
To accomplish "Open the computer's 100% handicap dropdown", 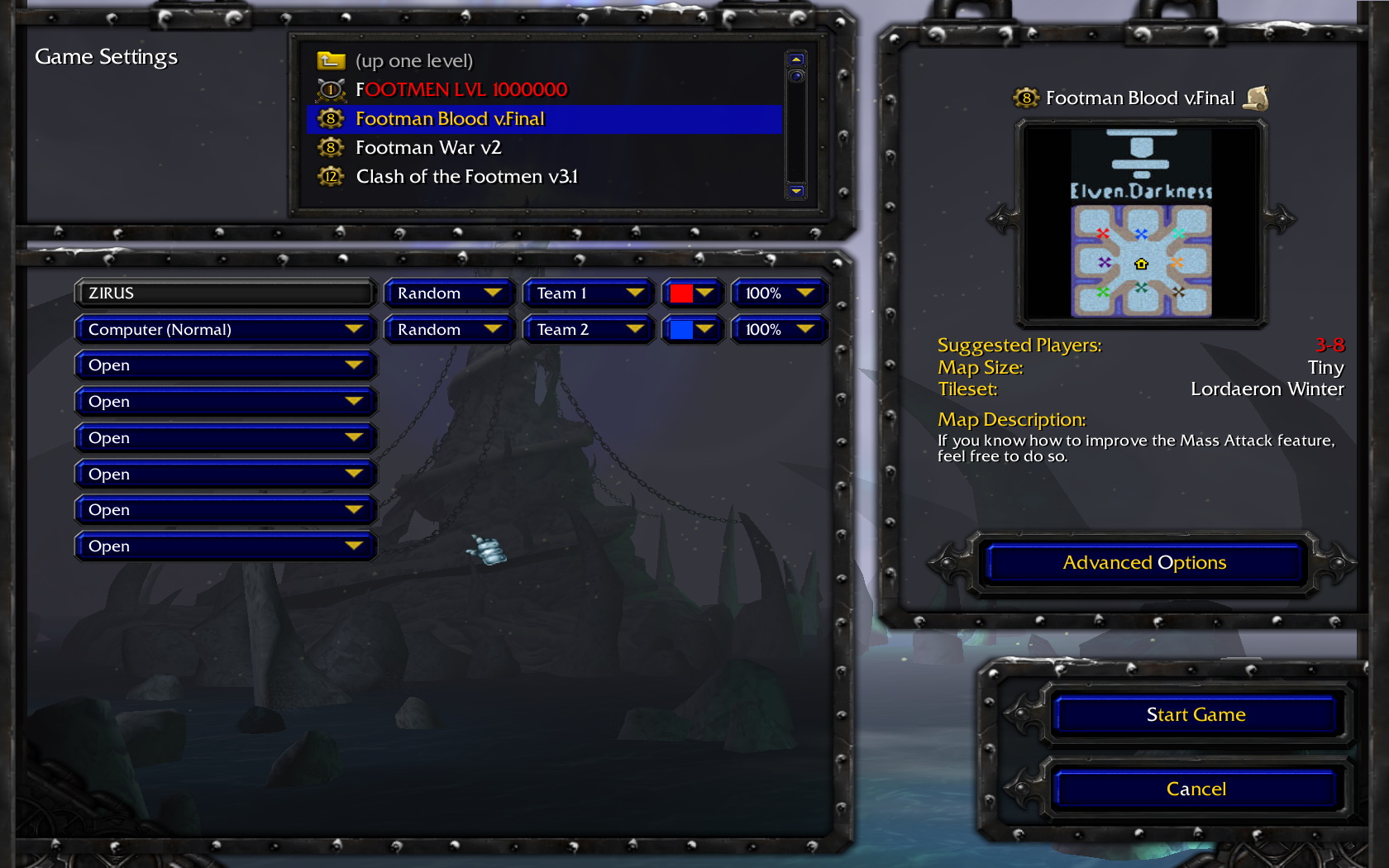I will coord(779,330).
